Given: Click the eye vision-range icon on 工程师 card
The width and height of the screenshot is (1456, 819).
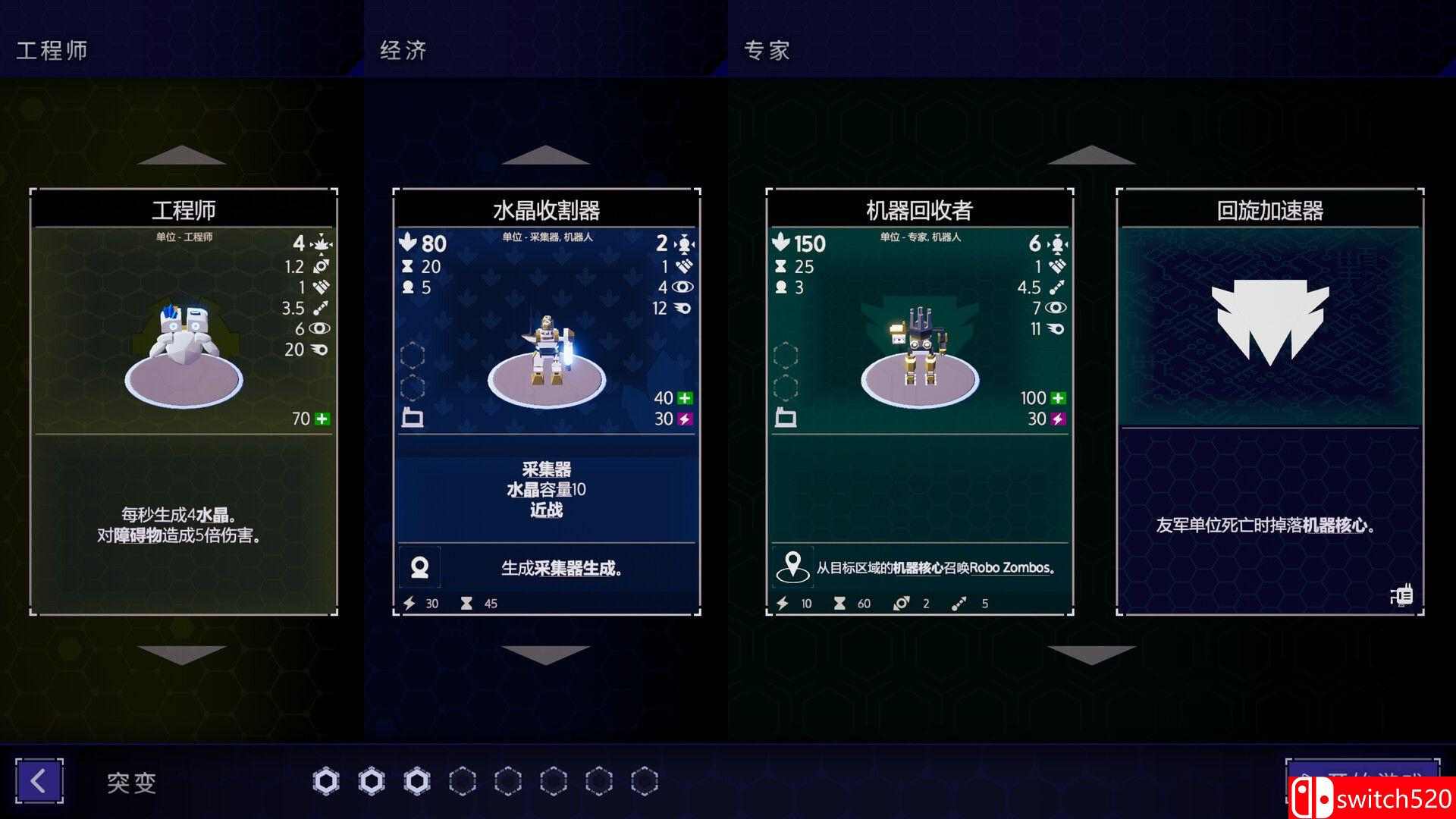Looking at the screenshot, I should (319, 329).
